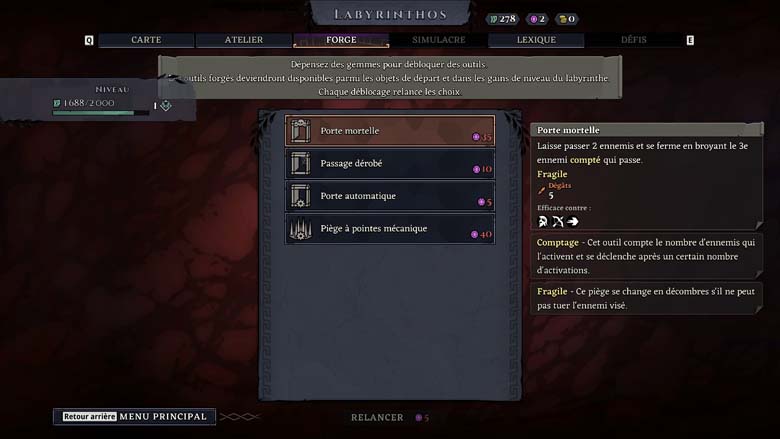Go to the Simulacre tab
Viewport: 780px width, 439px height.
pyautogui.click(x=438, y=40)
